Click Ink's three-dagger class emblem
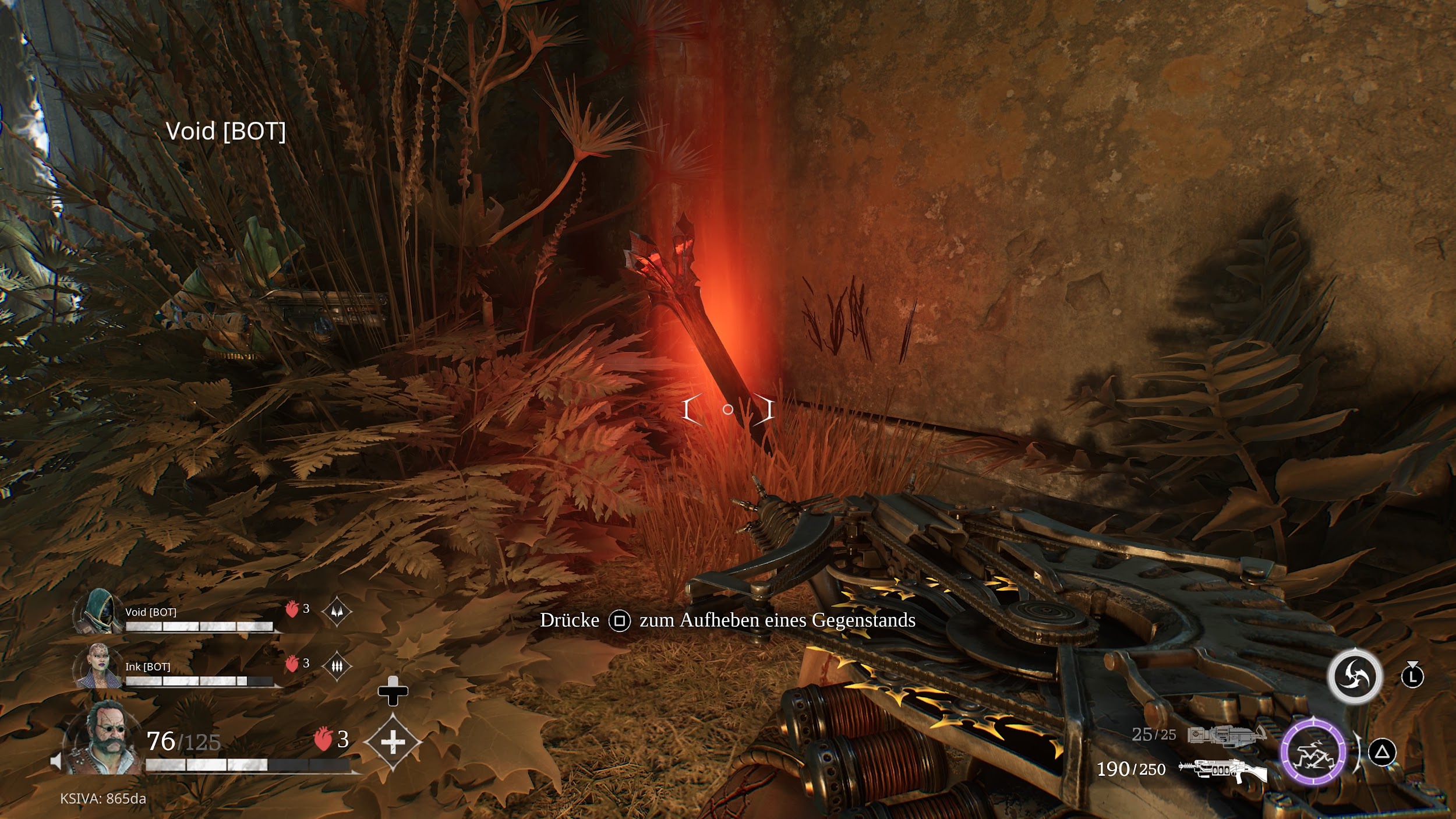This screenshot has width=1456, height=819. [337, 666]
